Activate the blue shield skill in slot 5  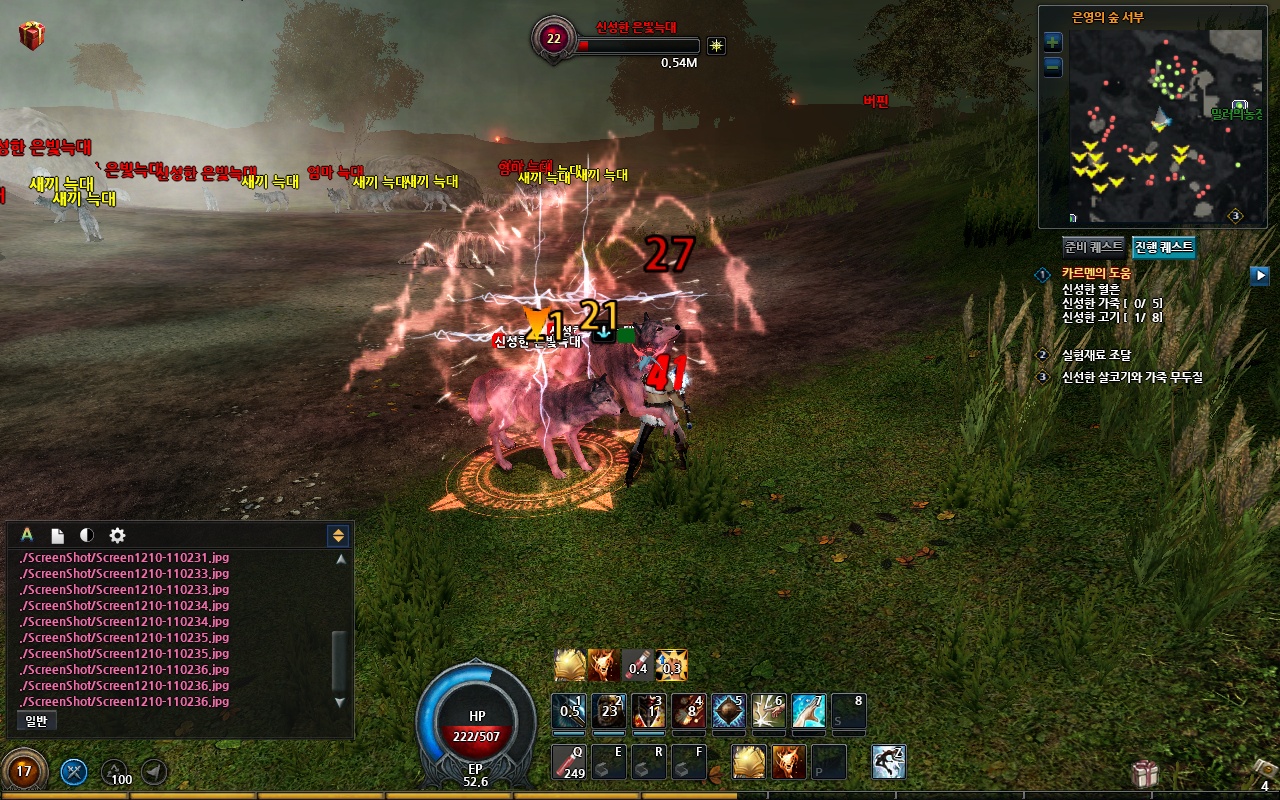(728, 711)
